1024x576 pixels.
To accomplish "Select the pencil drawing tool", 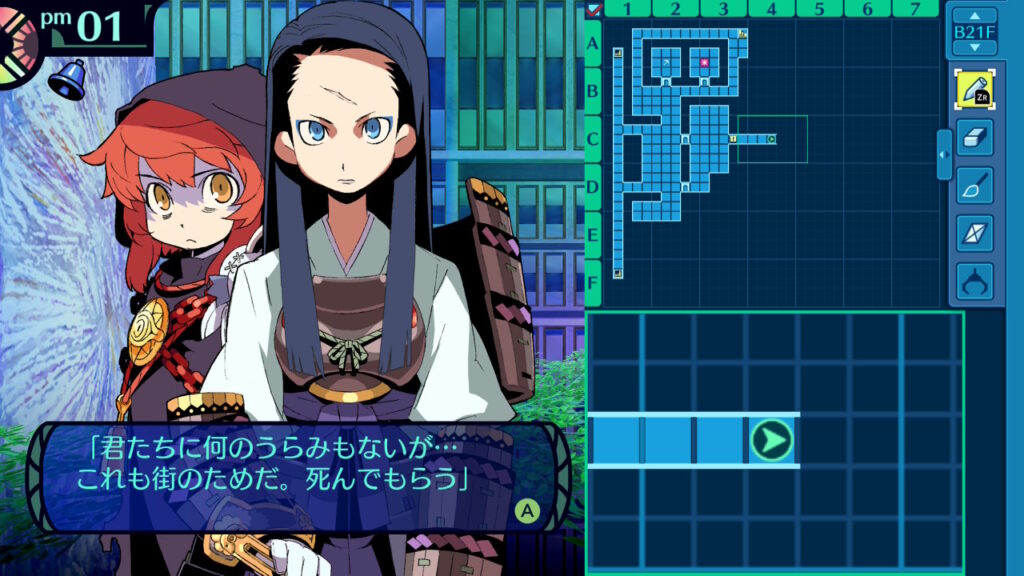I will (974, 89).
